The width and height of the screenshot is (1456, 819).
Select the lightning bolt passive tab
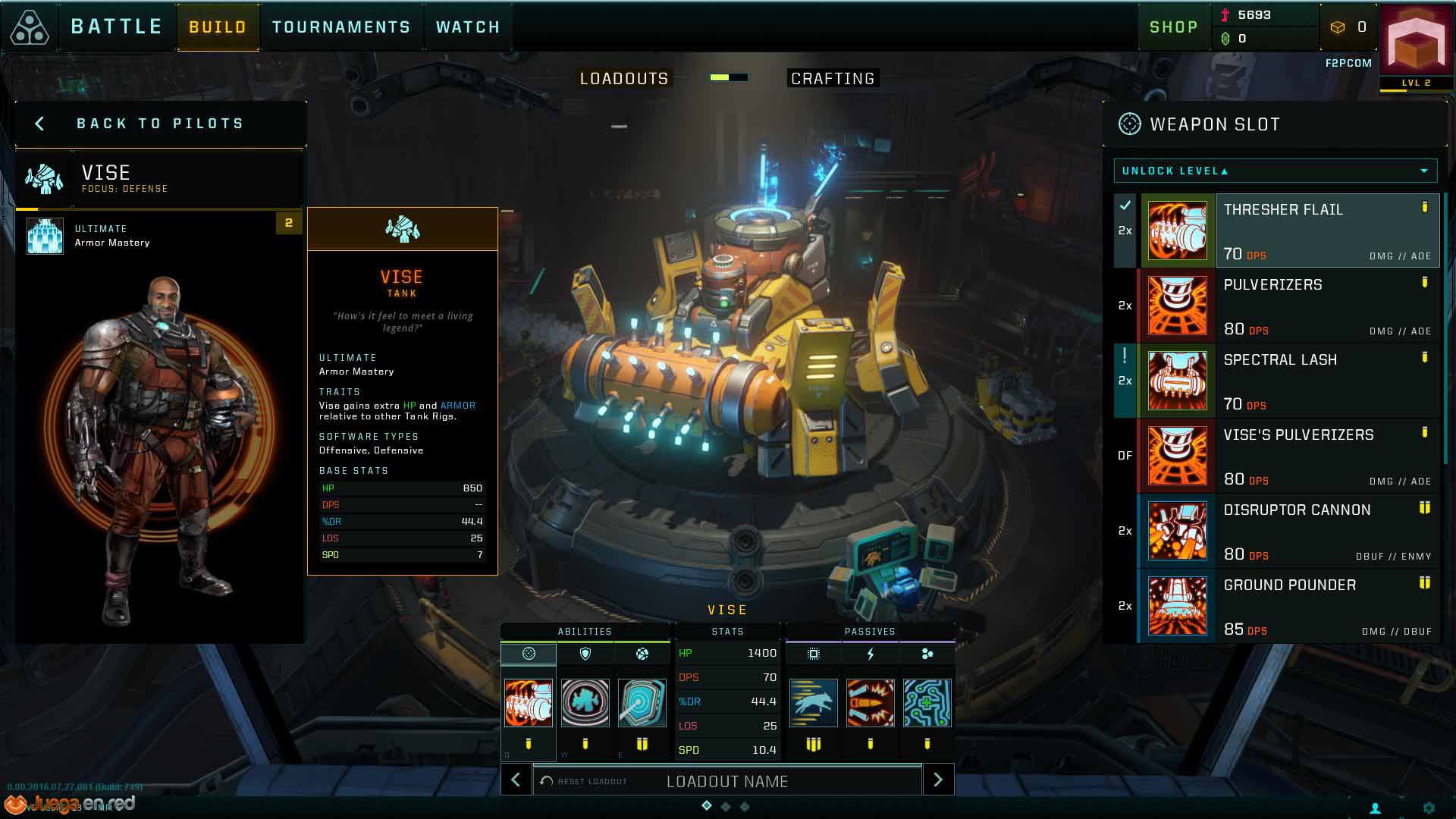click(x=870, y=654)
